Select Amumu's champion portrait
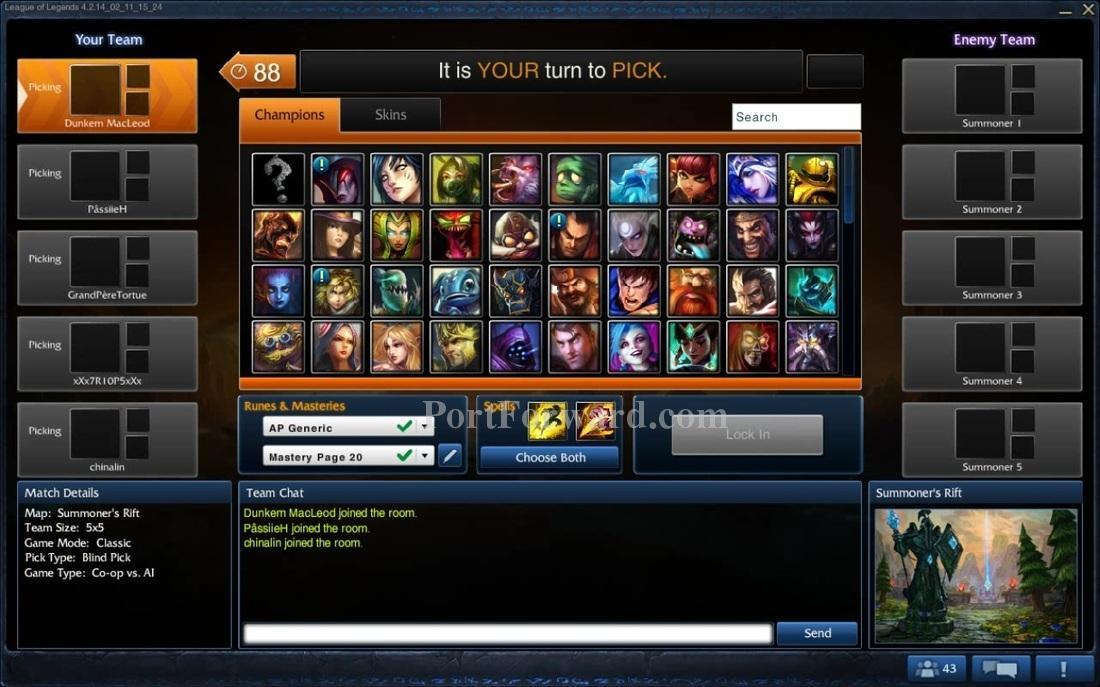This screenshot has width=1100, height=687. 575,179
